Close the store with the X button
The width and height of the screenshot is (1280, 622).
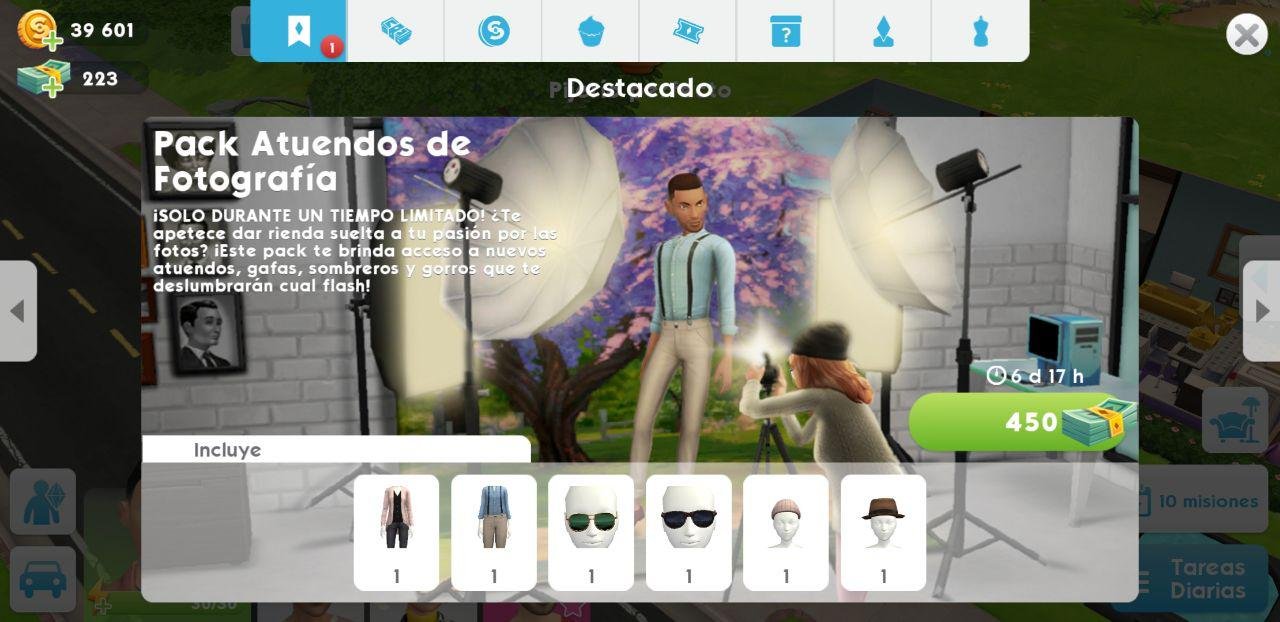[1246, 35]
